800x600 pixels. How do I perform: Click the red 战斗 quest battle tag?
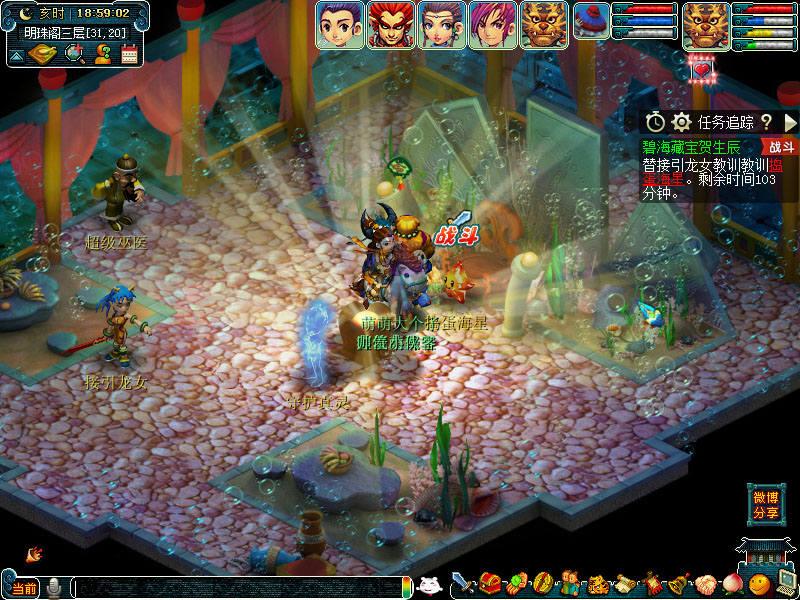(782, 147)
